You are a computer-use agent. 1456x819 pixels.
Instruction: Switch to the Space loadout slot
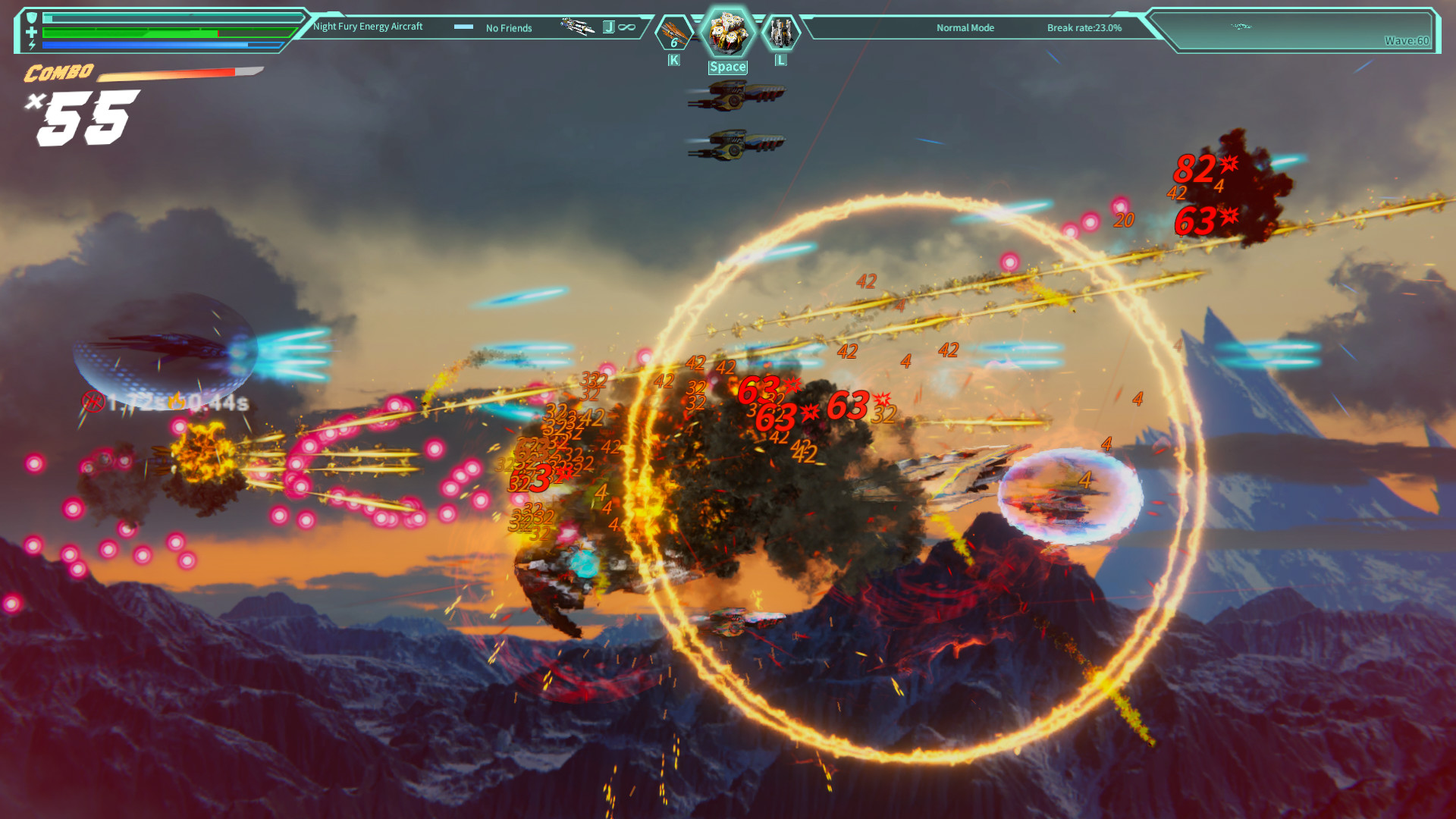pyautogui.click(x=728, y=67)
